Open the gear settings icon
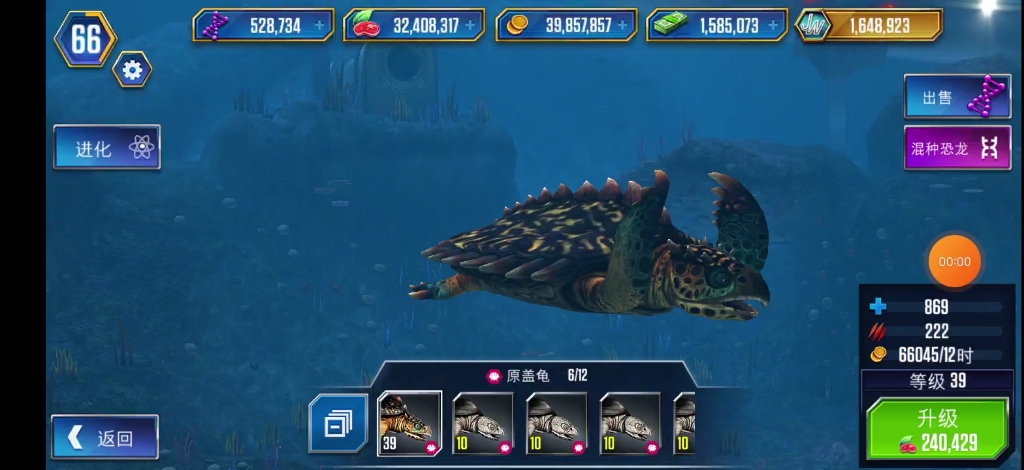This screenshot has height=470, width=1024. 132,69
